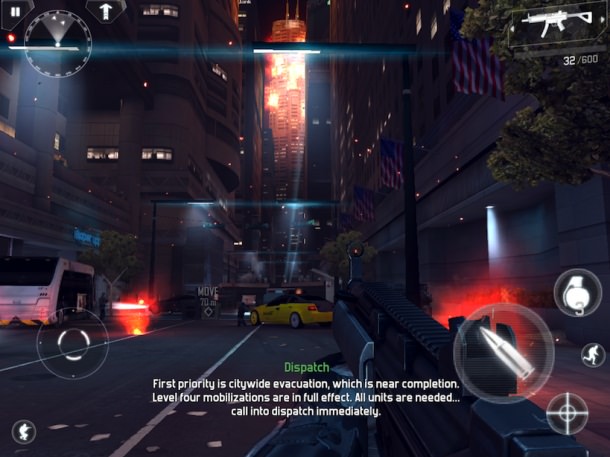
Task: Tap the running soldier sprint icon
Action: coord(593,355)
